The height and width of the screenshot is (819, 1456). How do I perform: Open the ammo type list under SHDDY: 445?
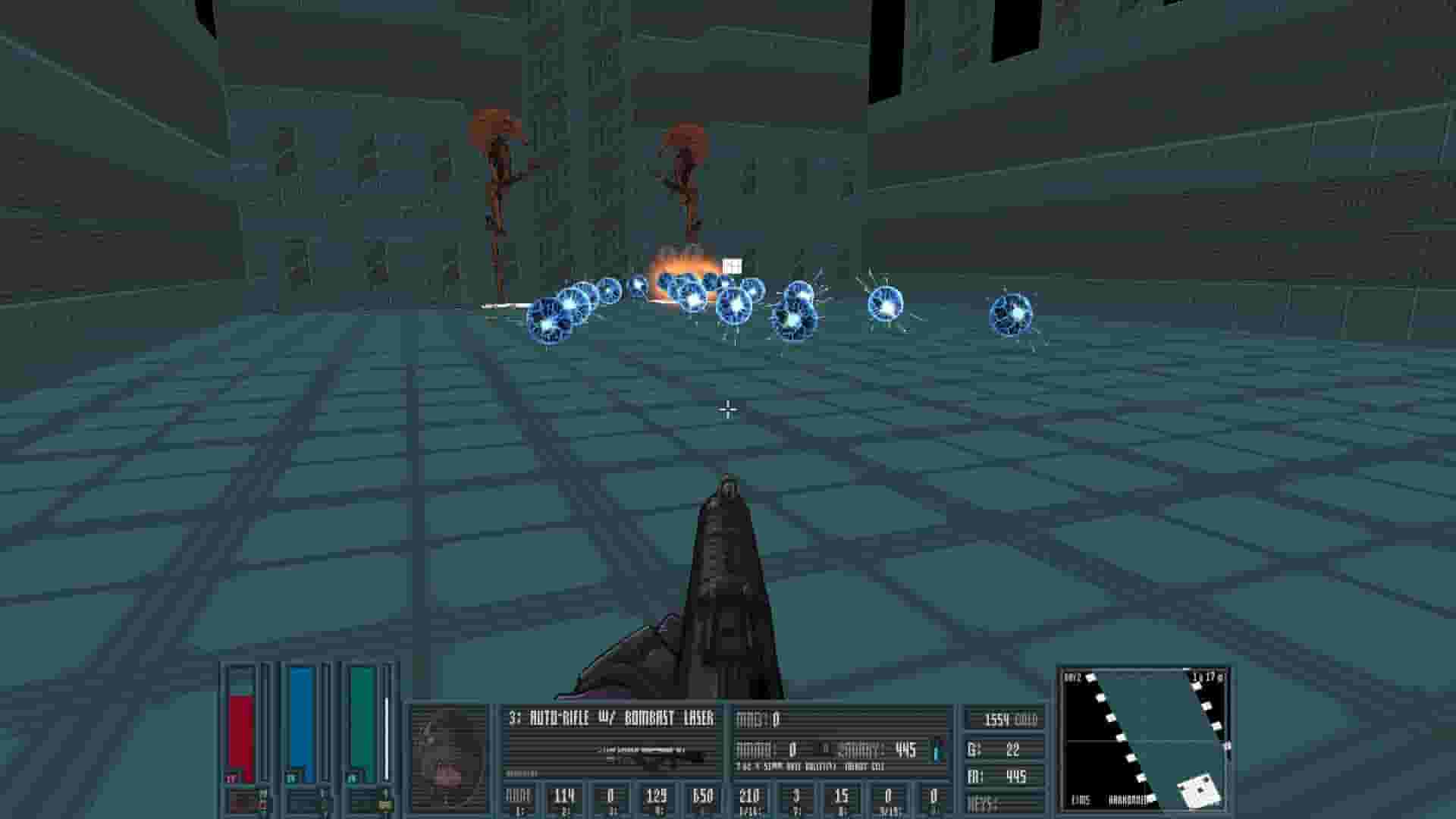(880, 751)
